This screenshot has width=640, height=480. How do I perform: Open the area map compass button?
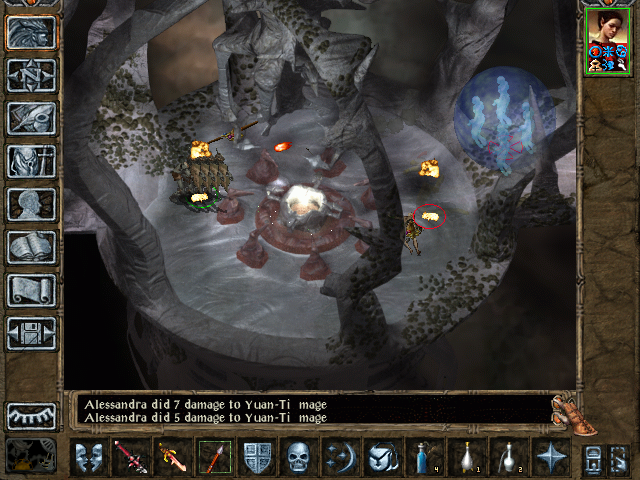coord(31,75)
